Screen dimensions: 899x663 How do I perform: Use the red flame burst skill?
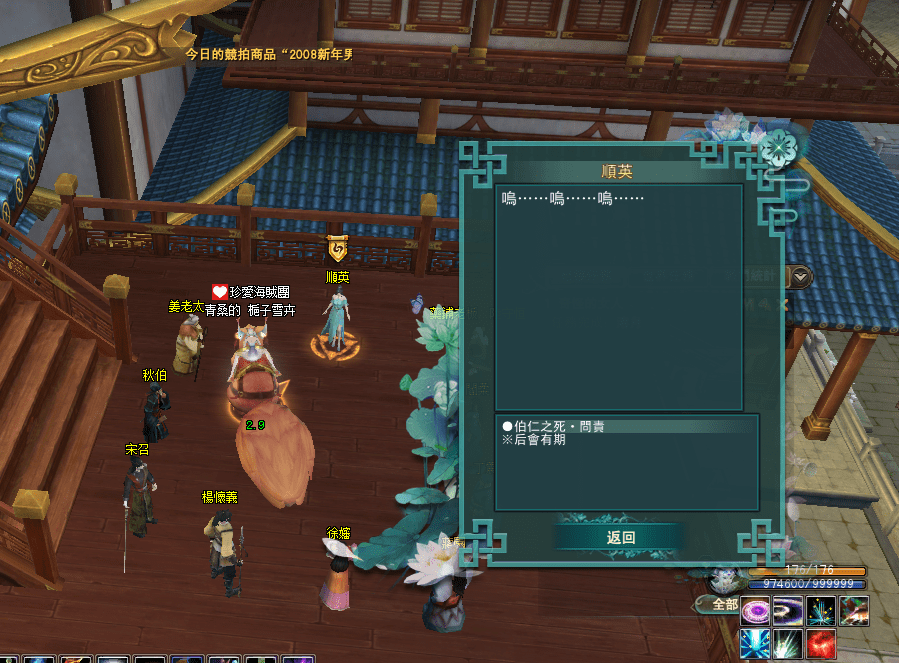pos(821,643)
